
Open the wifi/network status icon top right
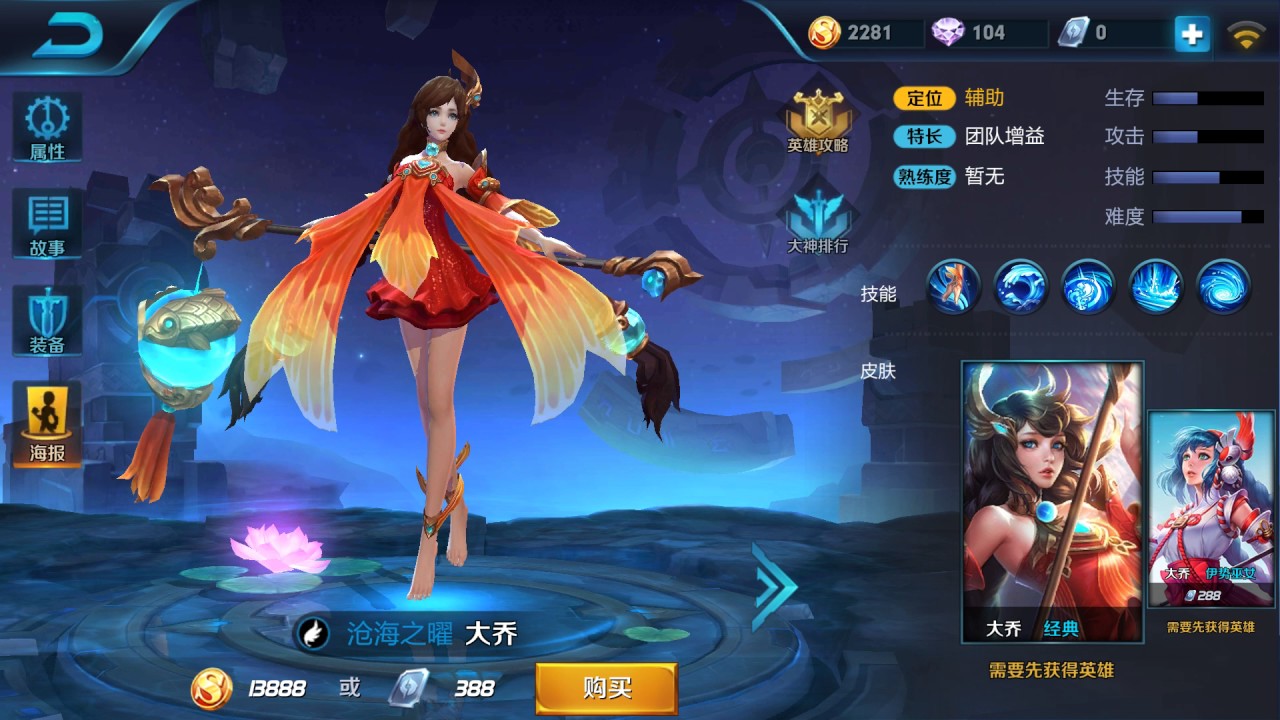(x=1245, y=32)
